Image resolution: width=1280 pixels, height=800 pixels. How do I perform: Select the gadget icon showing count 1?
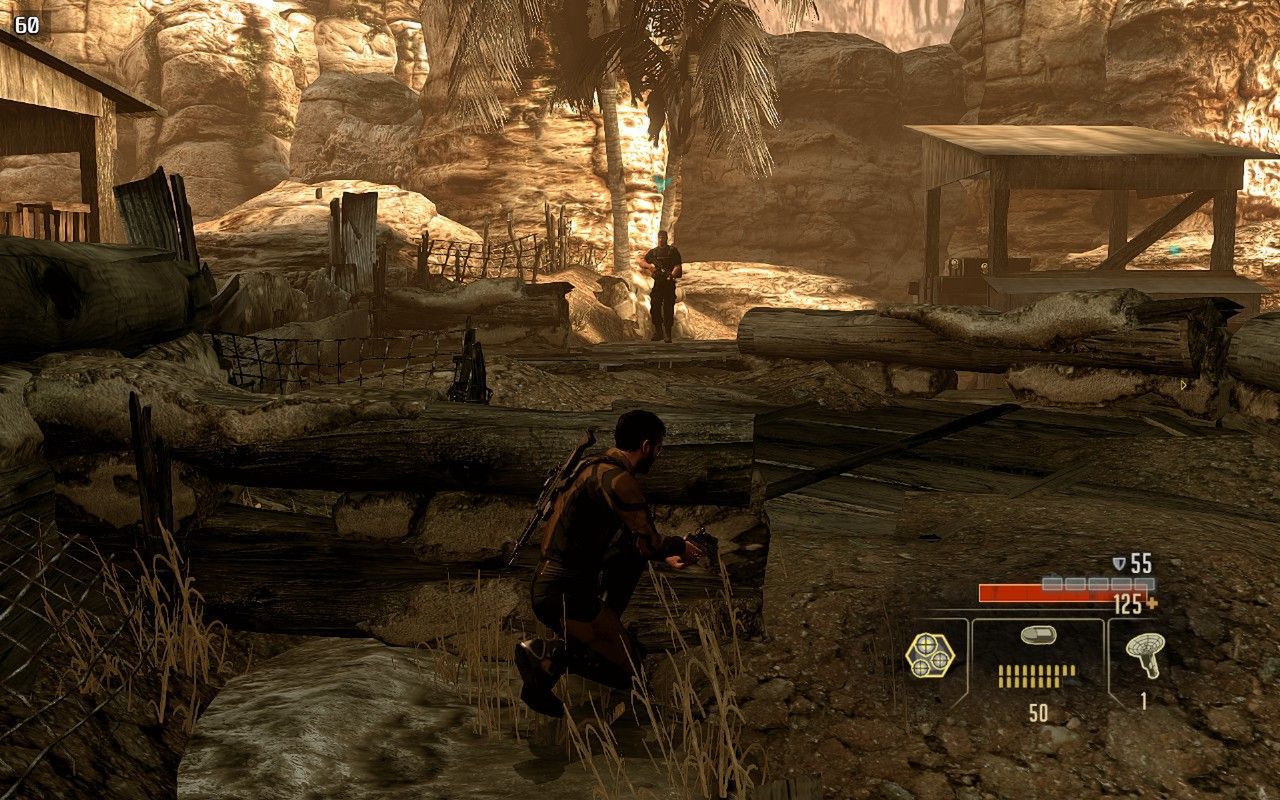pos(1145,654)
